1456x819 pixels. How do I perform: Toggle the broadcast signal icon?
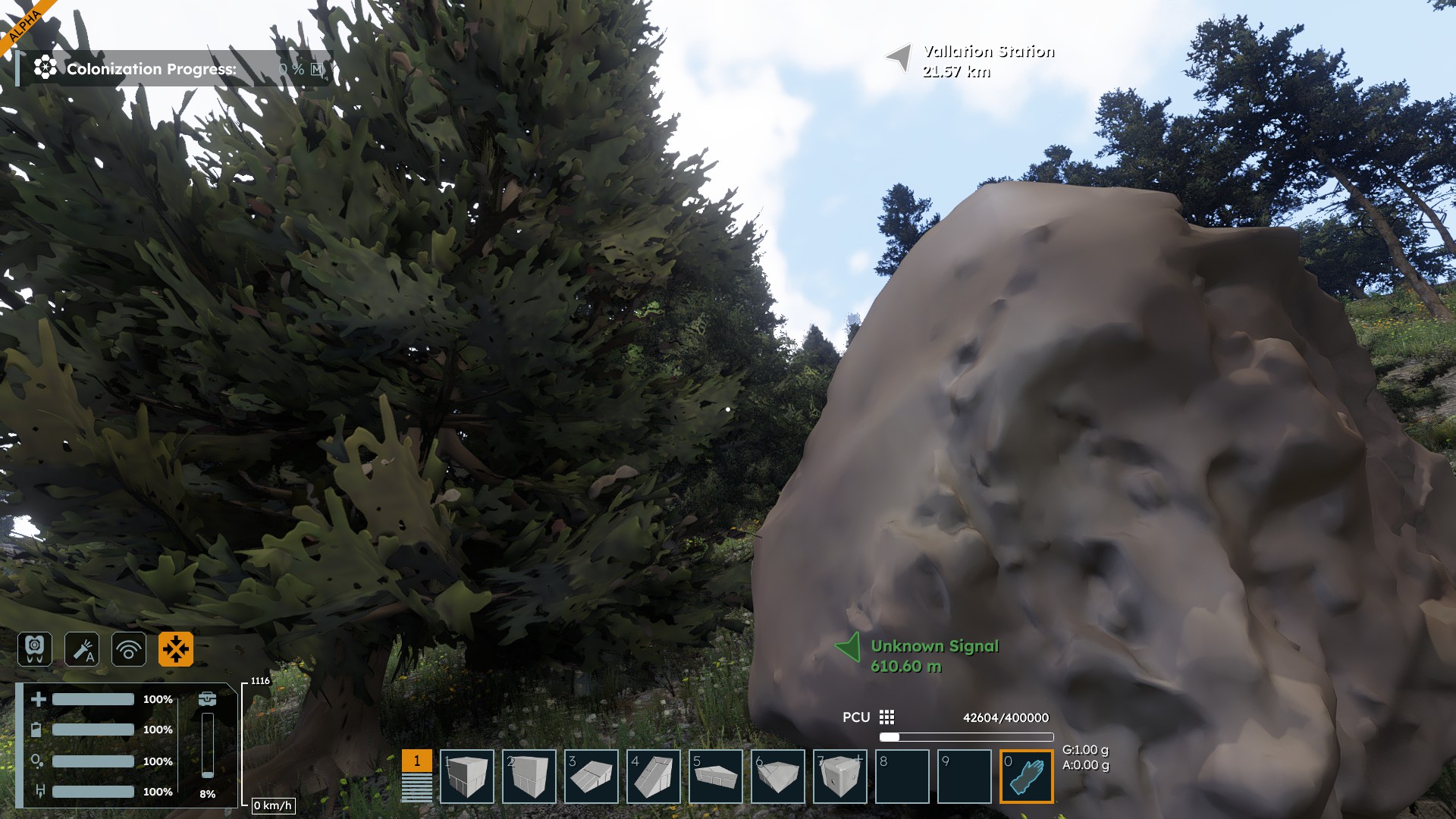tap(129, 649)
